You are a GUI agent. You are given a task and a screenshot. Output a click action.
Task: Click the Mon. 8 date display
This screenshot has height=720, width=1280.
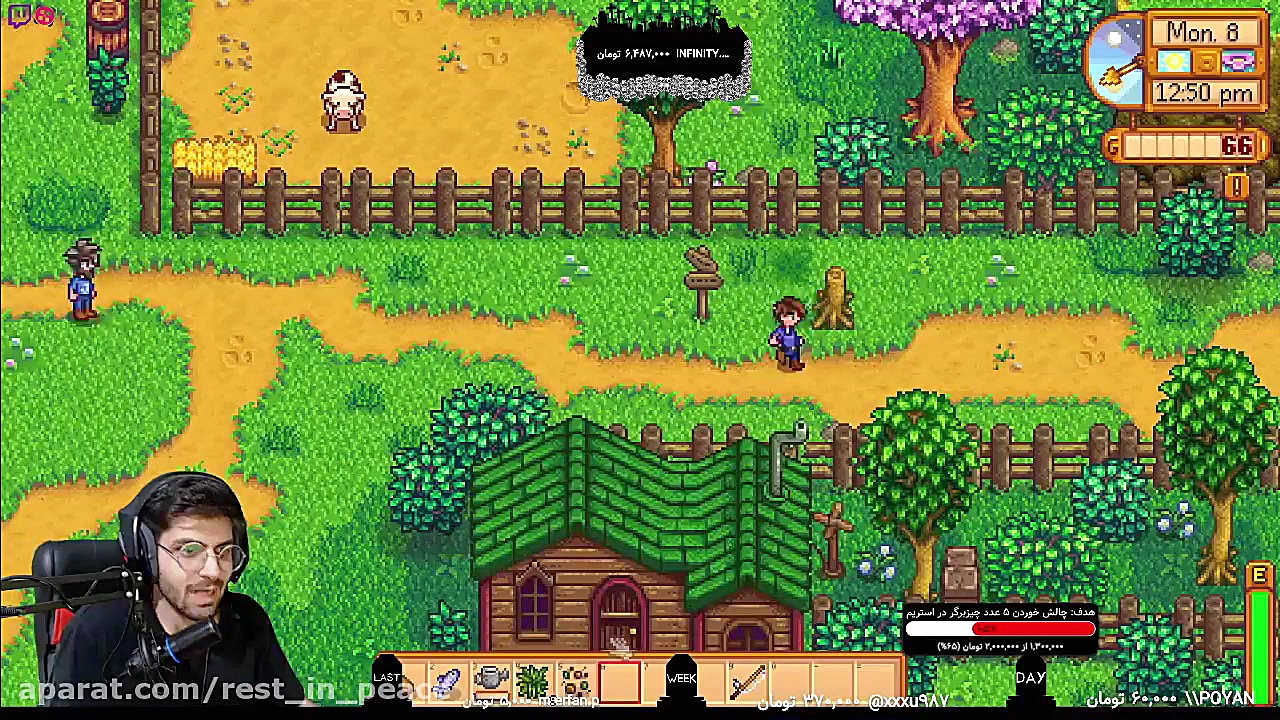point(1203,33)
